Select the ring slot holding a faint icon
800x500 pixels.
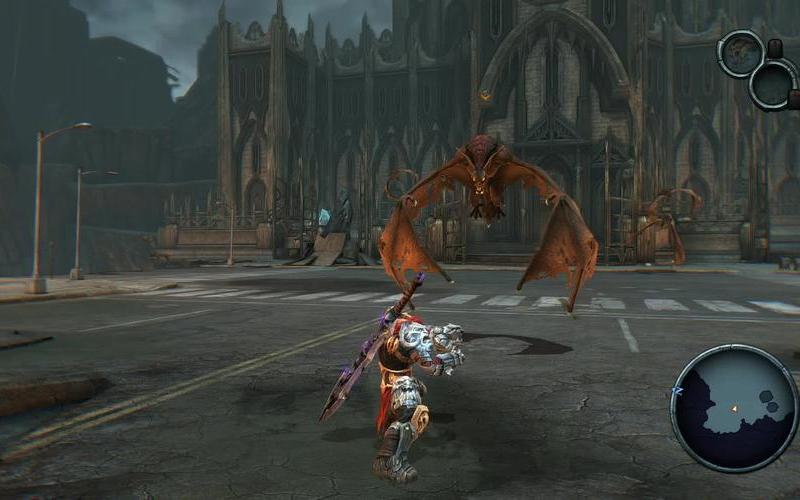[741, 53]
